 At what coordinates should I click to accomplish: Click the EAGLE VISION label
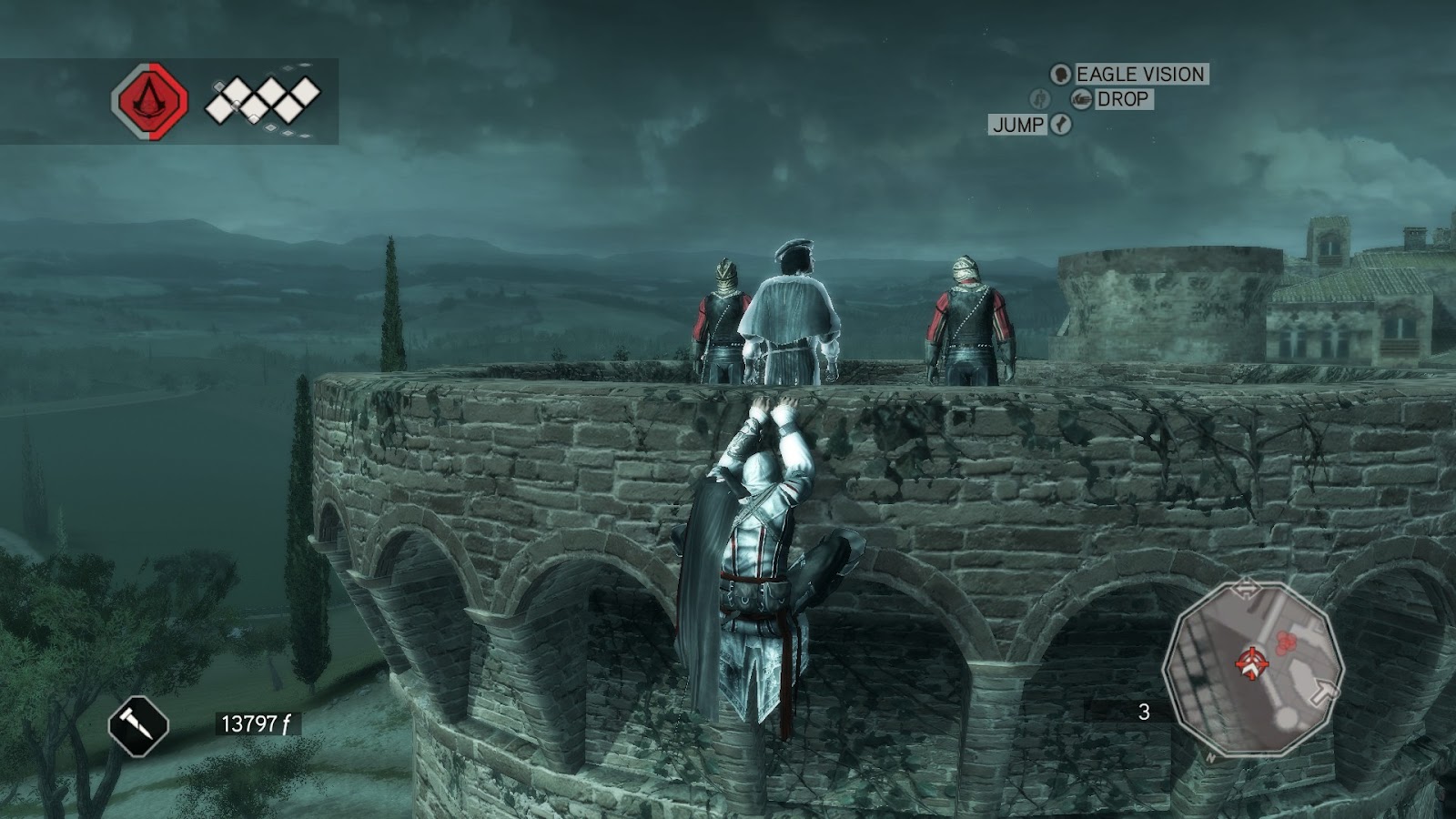[1143, 75]
